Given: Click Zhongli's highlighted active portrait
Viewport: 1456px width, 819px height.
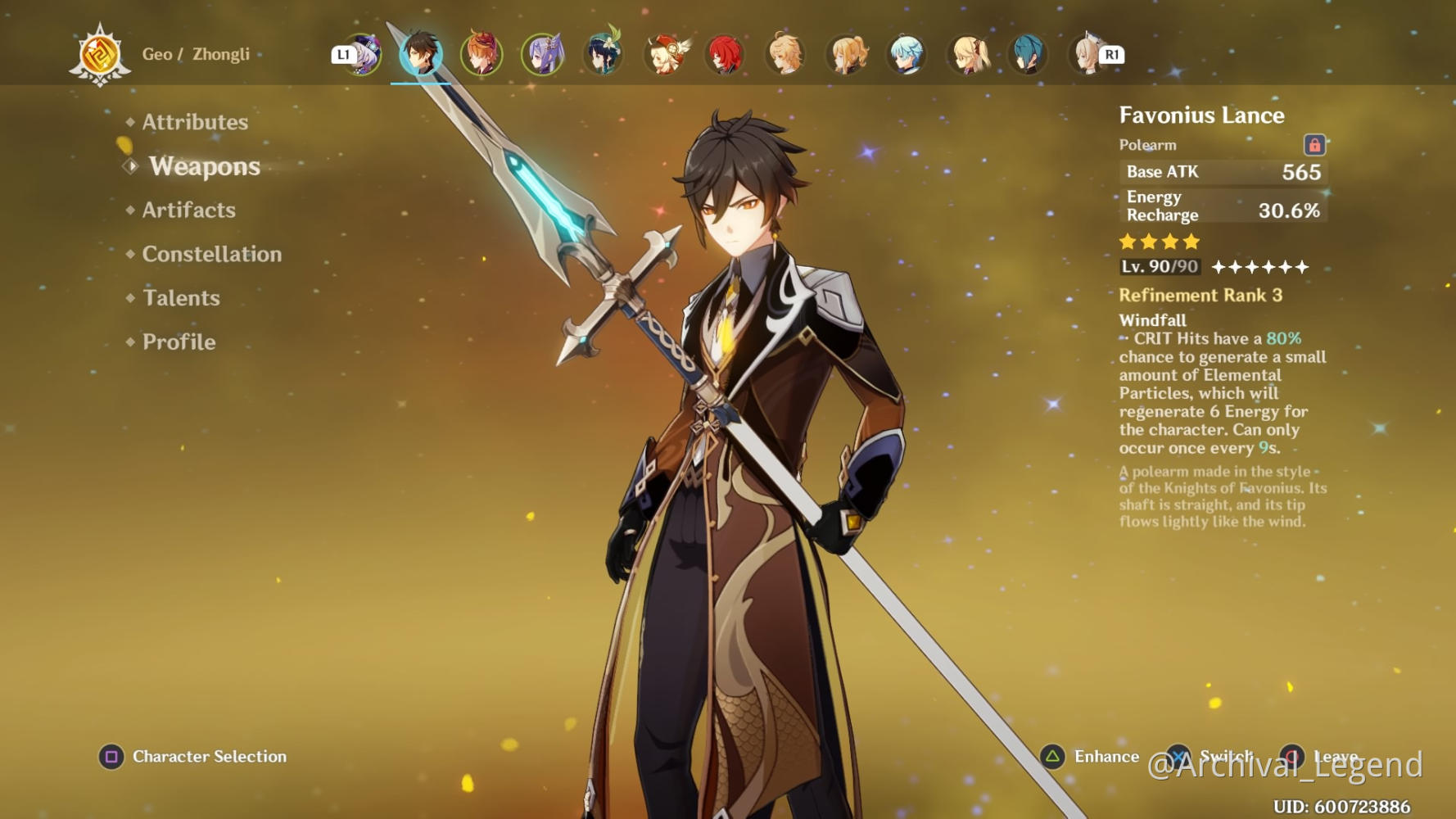Looking at the screenshot, I should point(421,53).
